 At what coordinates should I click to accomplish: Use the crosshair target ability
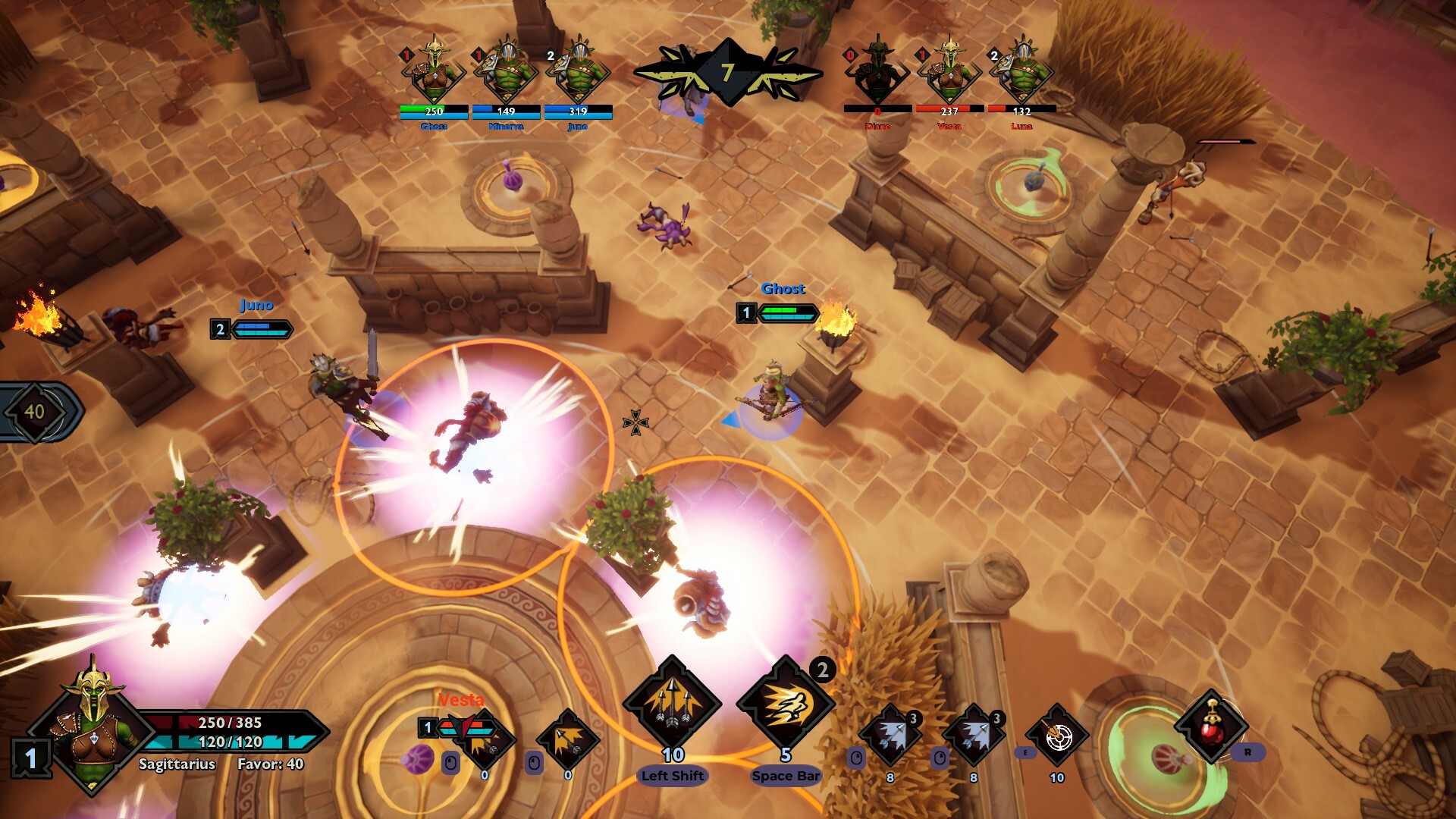point(1057,736)
